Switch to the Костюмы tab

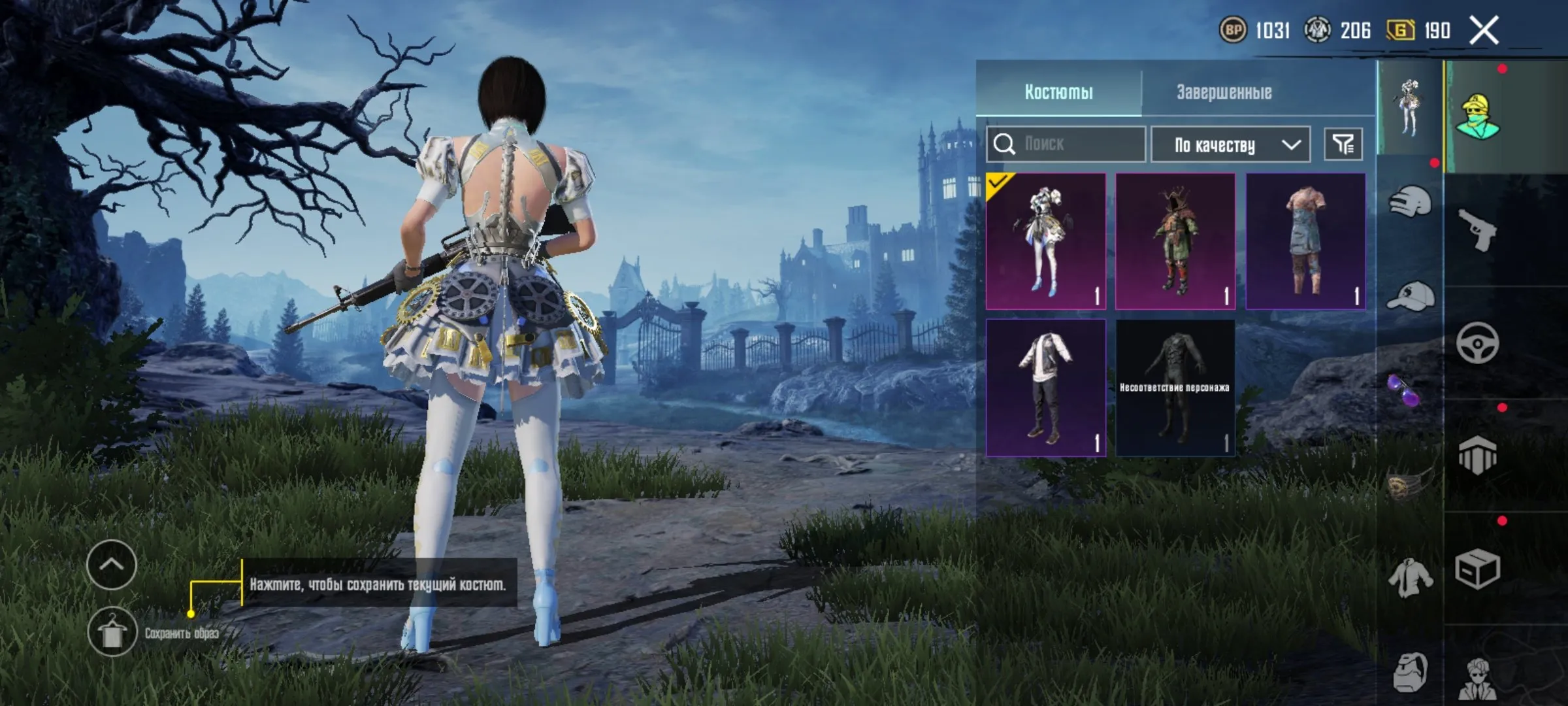pyautogui.click(x=1058, y=92)
